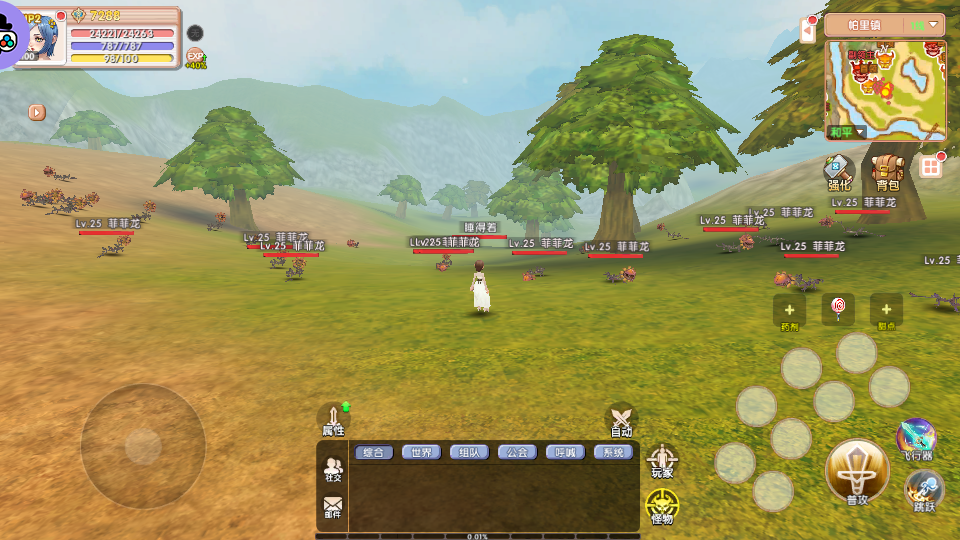Use the lollipop item quick slot
This screenshot has width=960, height=540.
point(838,307)
